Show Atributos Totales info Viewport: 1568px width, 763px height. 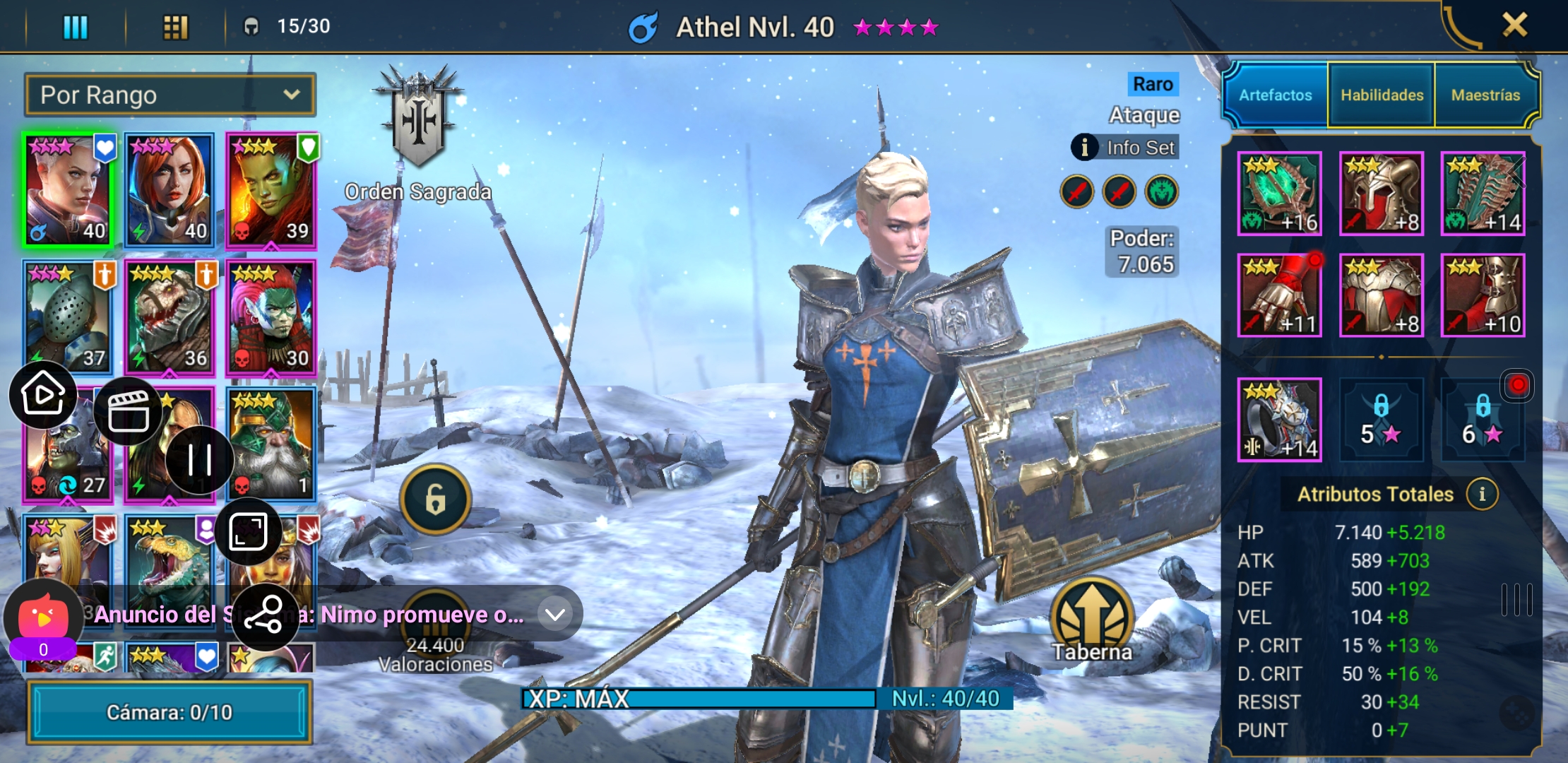pos(1482,494)
